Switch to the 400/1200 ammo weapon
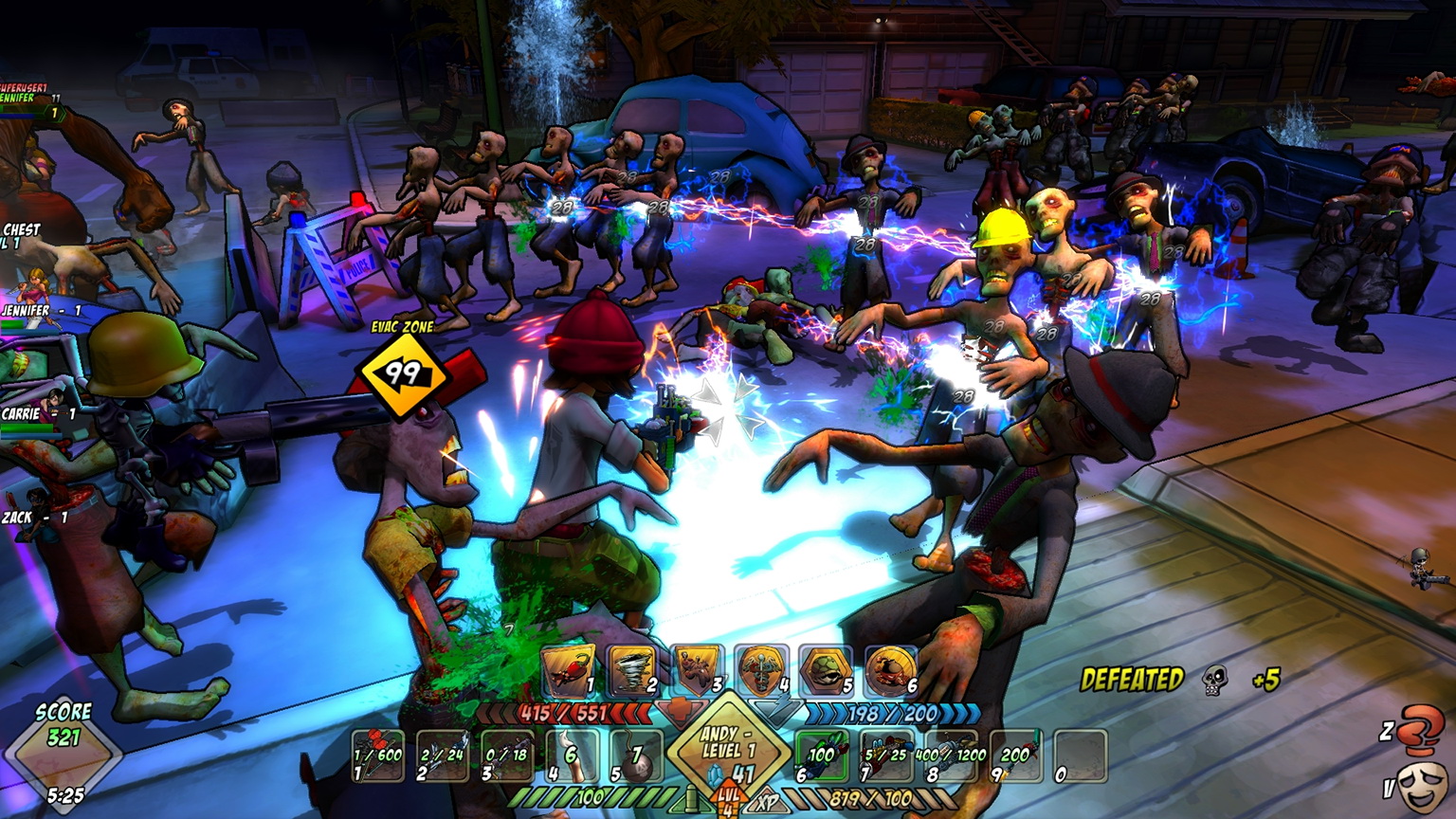 tap(951, 755)
